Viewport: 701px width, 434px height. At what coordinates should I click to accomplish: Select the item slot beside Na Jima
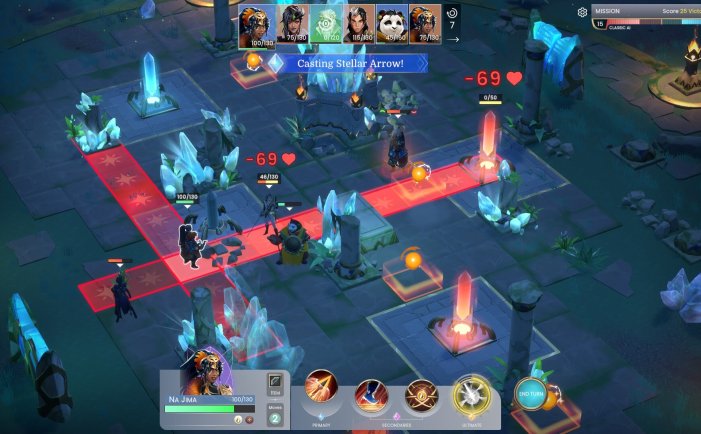point(276,382)
